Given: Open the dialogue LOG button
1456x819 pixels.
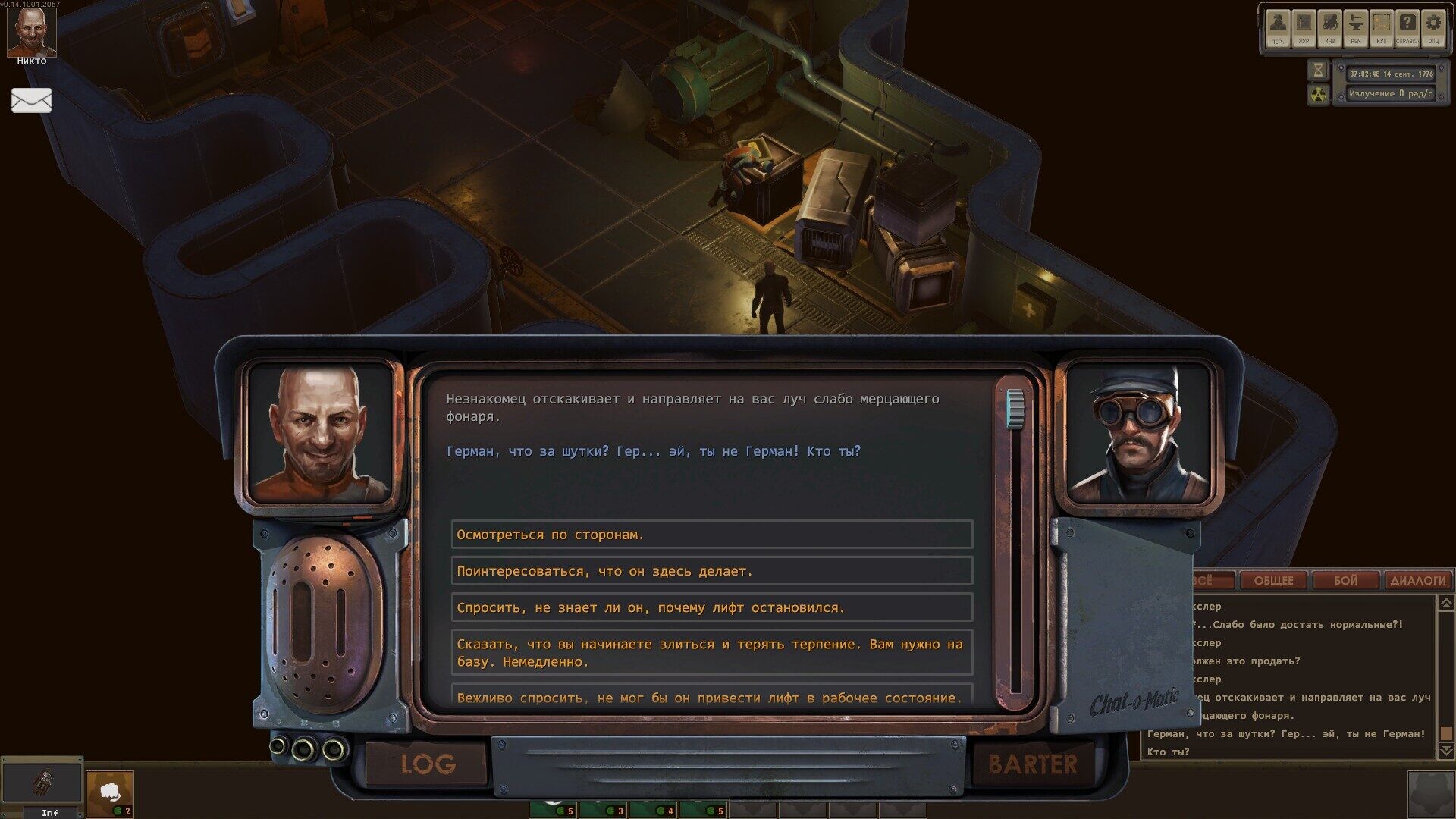Looking at the screenshot, I should click(428, 764).
